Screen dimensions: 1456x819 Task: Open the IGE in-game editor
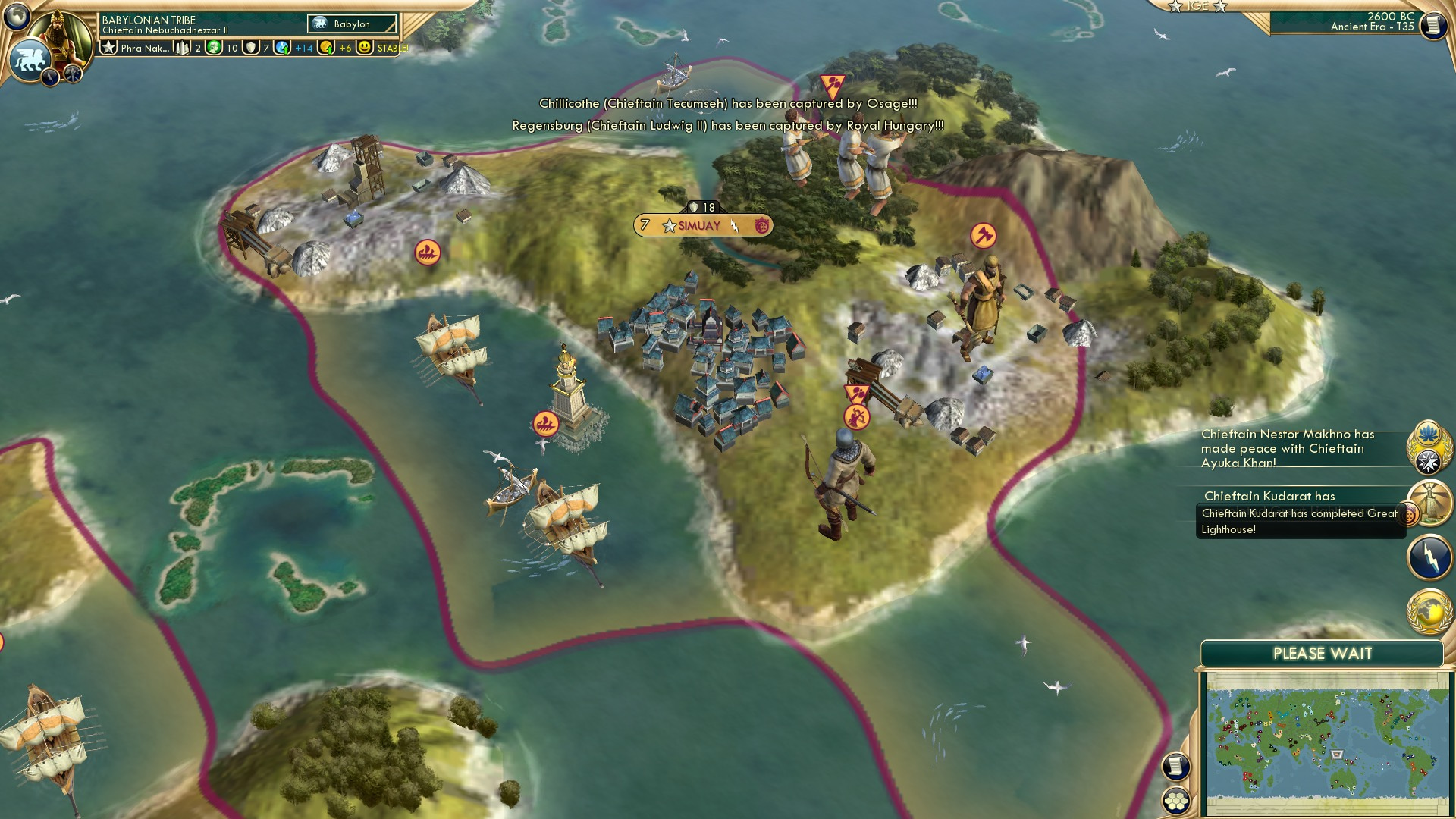pos(1197,6)
